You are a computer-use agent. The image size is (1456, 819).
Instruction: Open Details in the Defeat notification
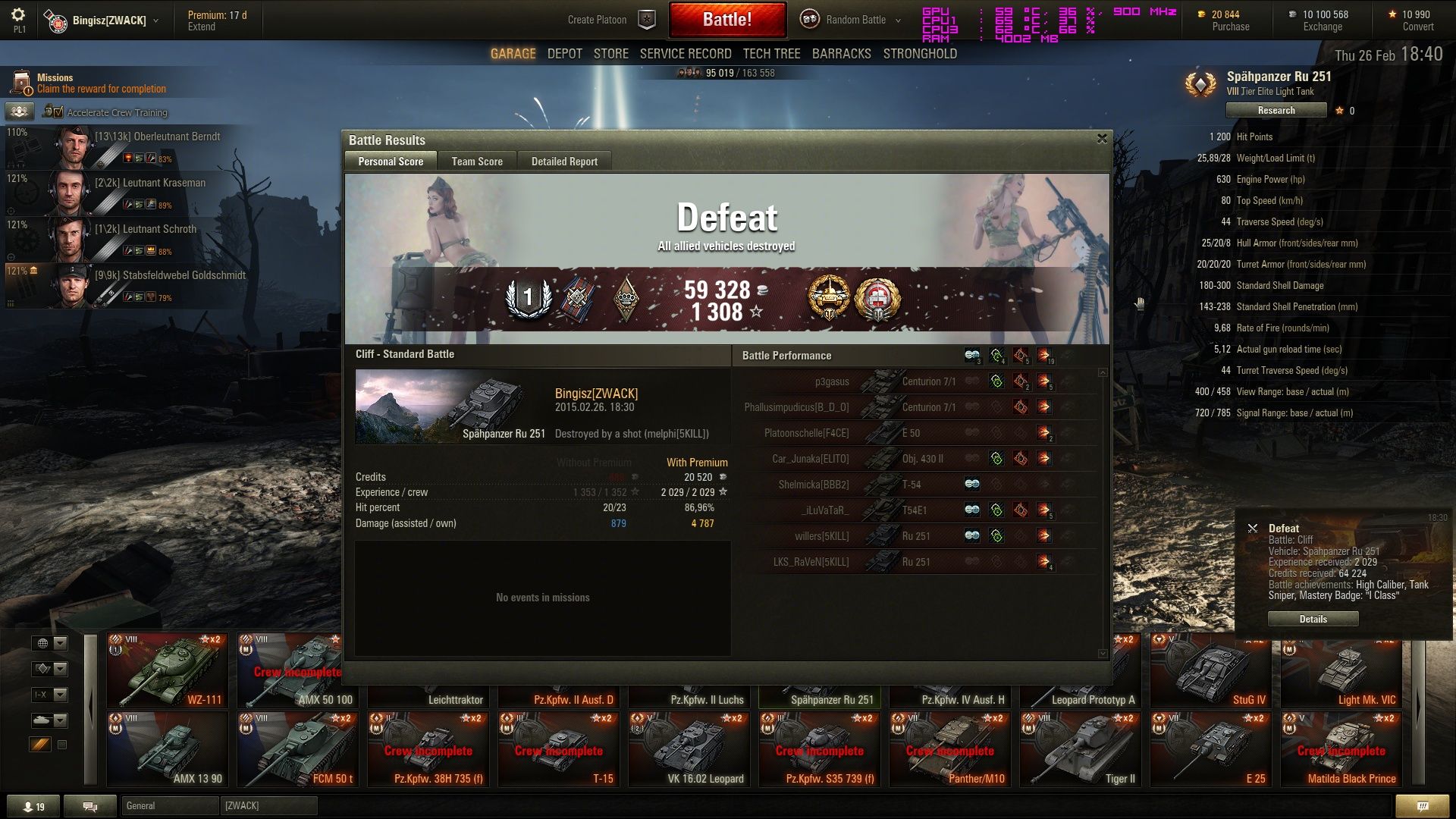tap(1313, 619)
